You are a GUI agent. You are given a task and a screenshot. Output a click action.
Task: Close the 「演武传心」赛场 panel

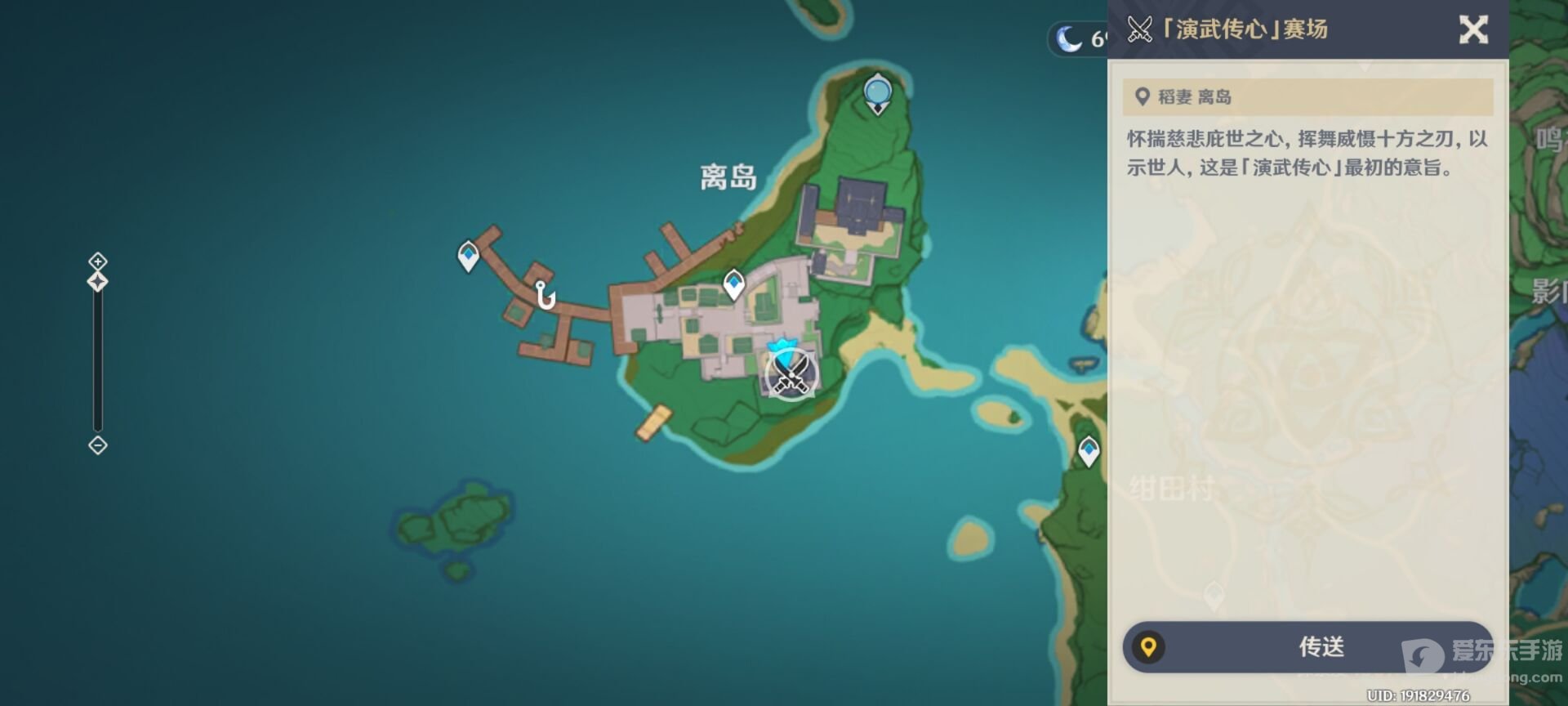click(1474, 29)
